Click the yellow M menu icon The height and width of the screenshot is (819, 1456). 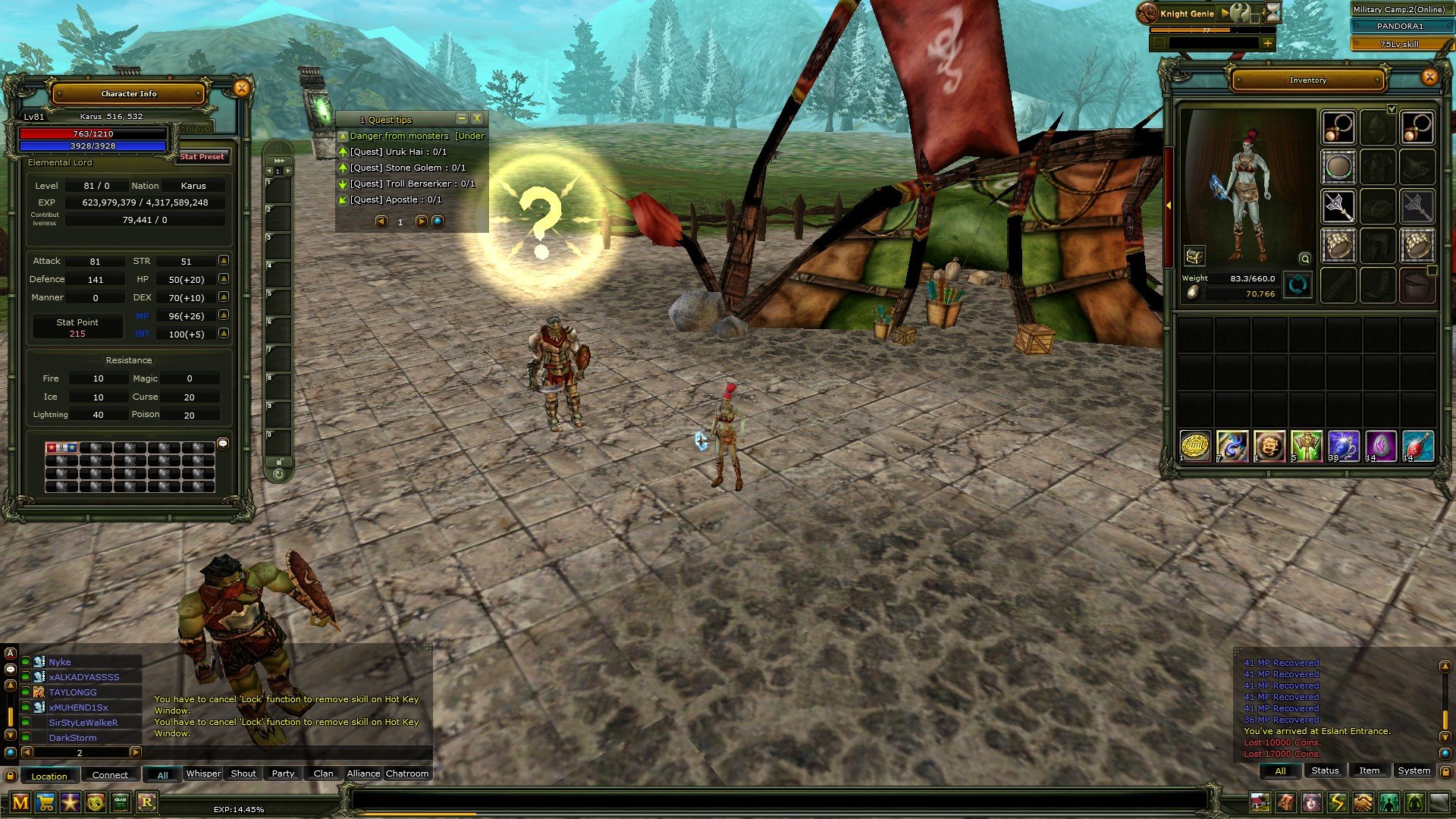20,802
